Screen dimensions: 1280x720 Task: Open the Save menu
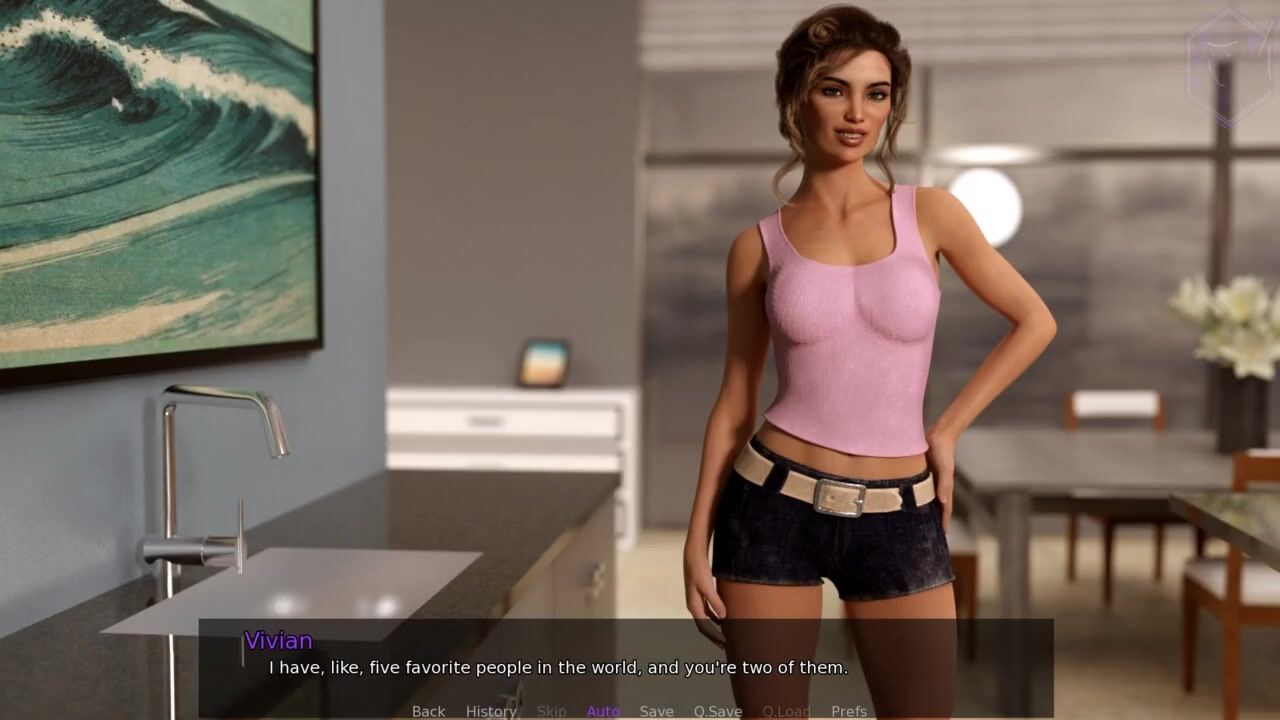click(x=656, y=711)
